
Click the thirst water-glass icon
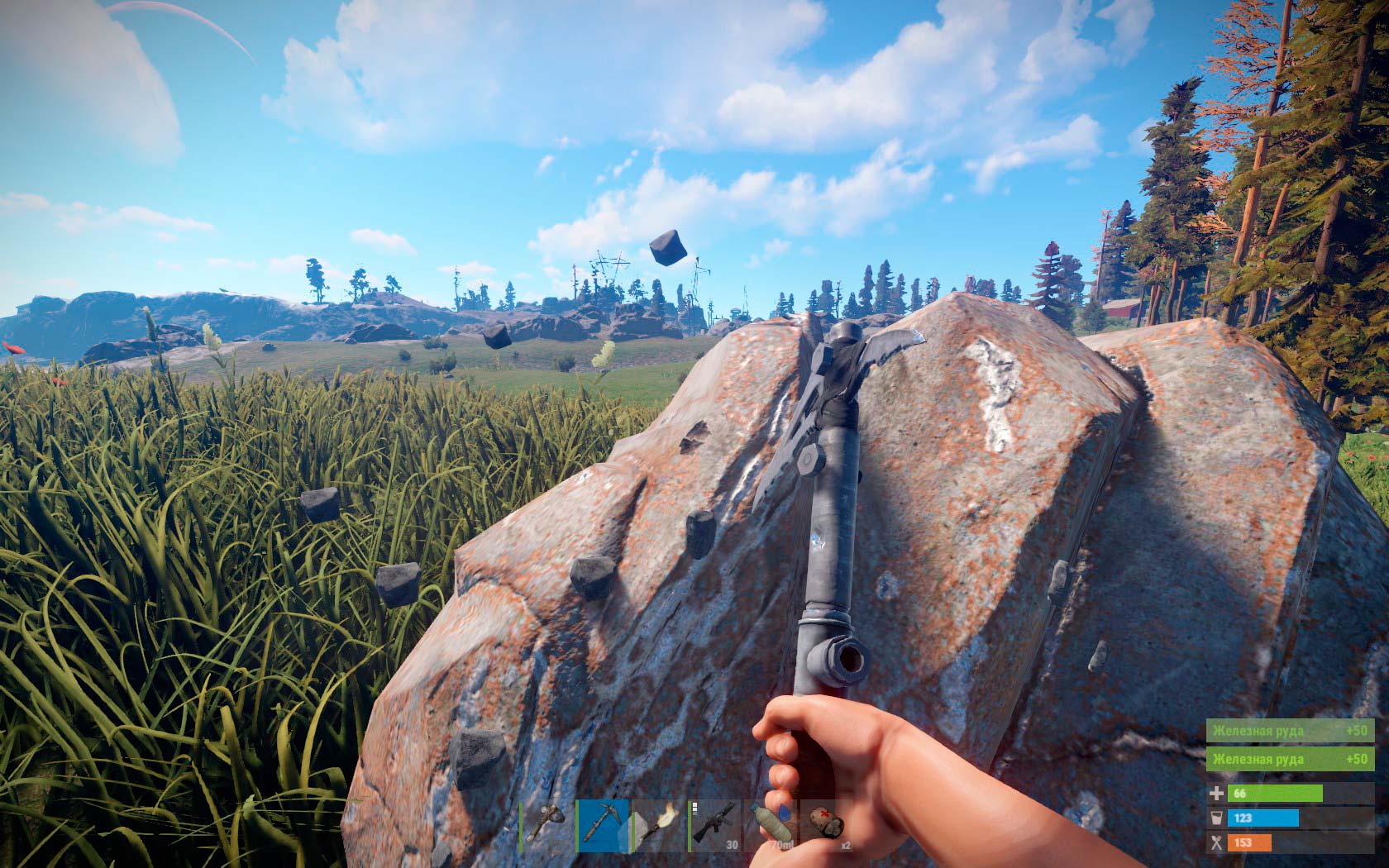coord(1217,818)
